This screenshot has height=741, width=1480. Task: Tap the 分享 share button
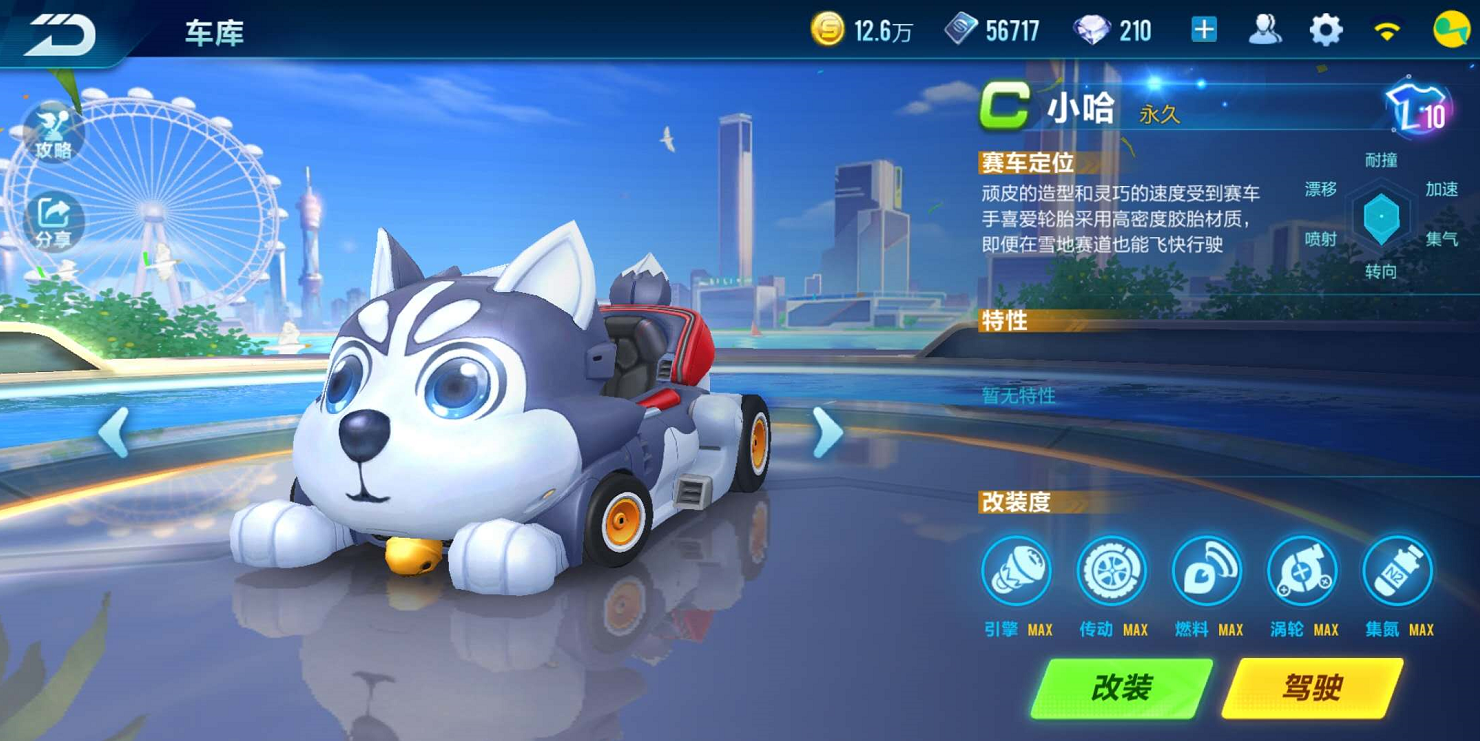click(53, 222)
